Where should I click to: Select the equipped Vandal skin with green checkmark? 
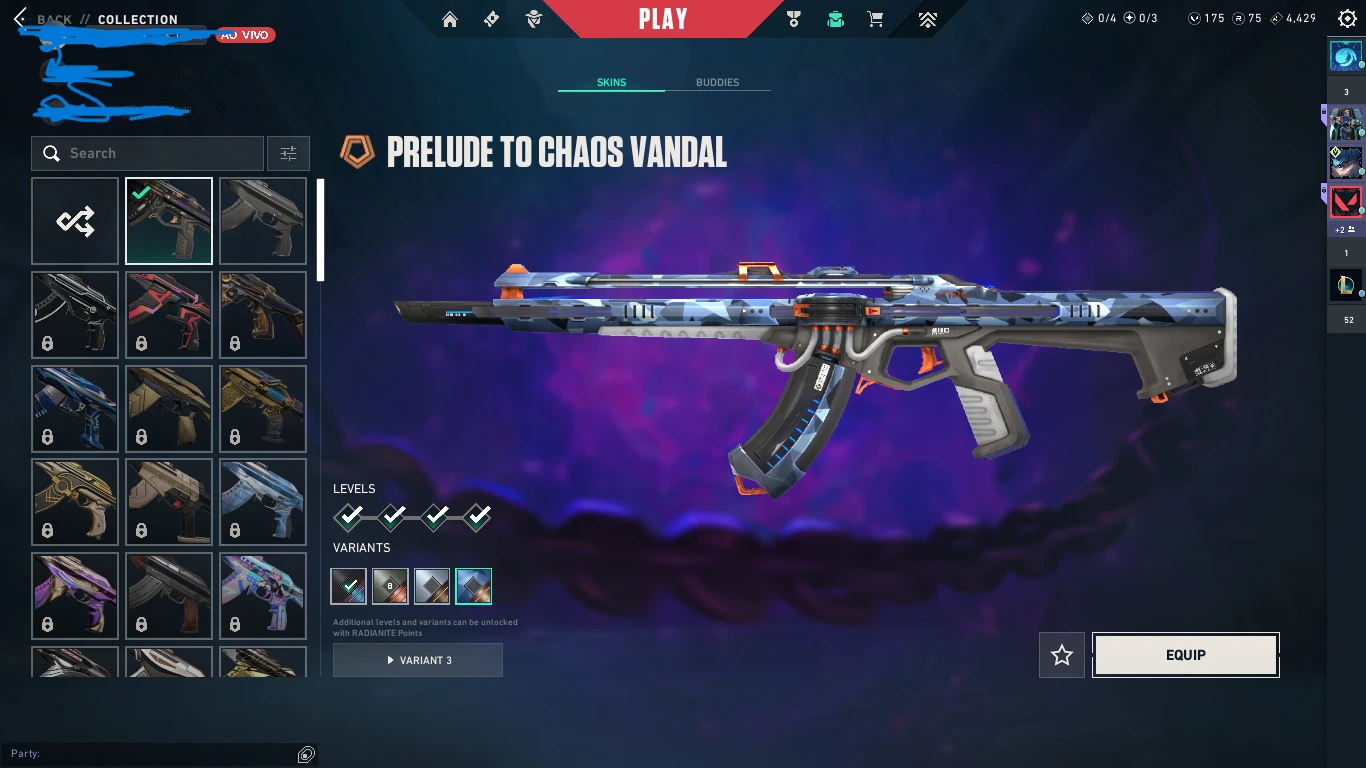[x=169, y=221]
